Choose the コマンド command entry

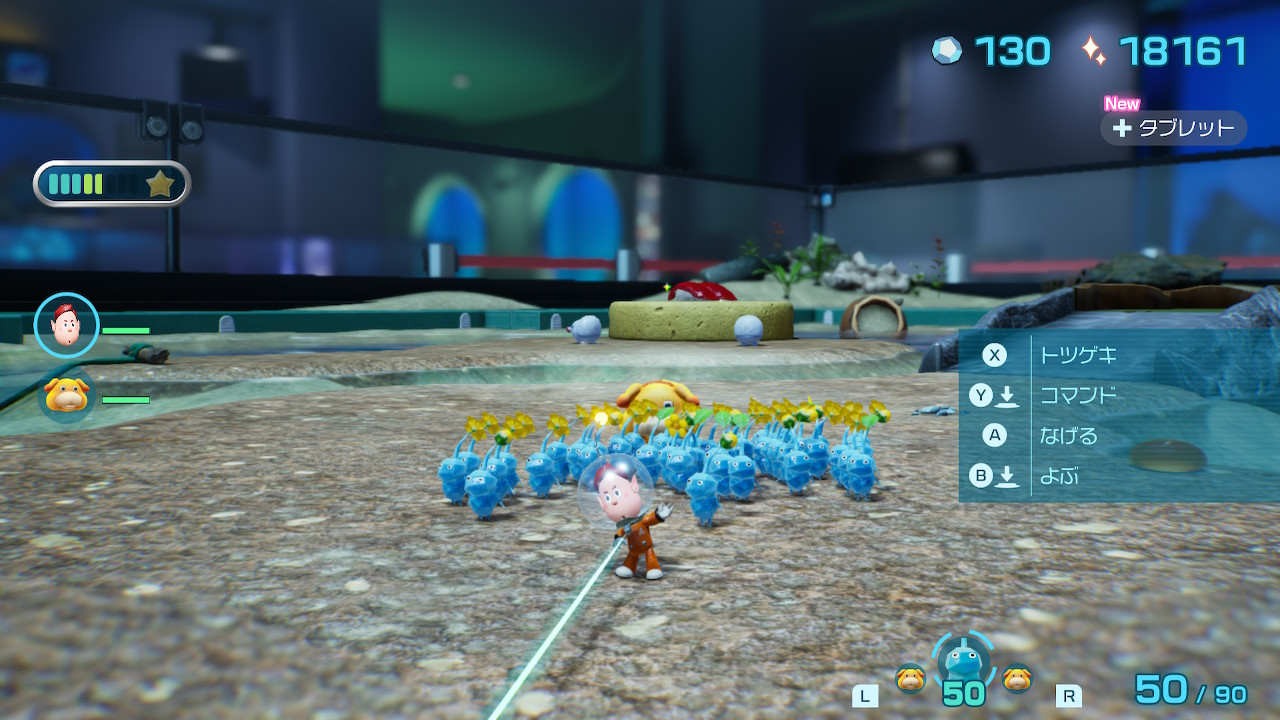click(x=1077, y=396)
